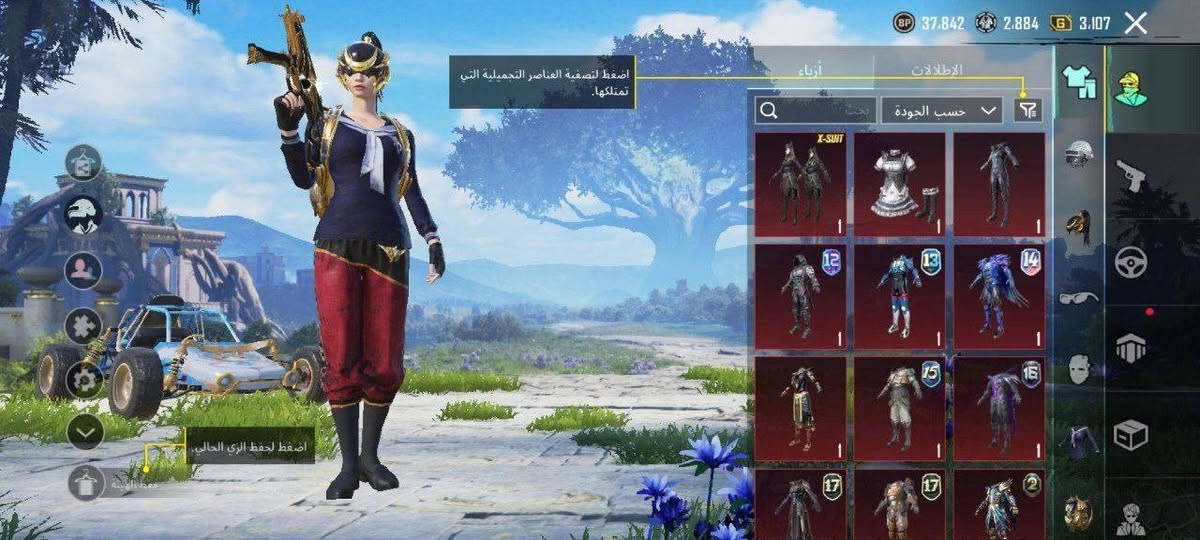This screenshot has width=1200, height=540.
Task: Select the white maid dress outfit
Action: 899,184
